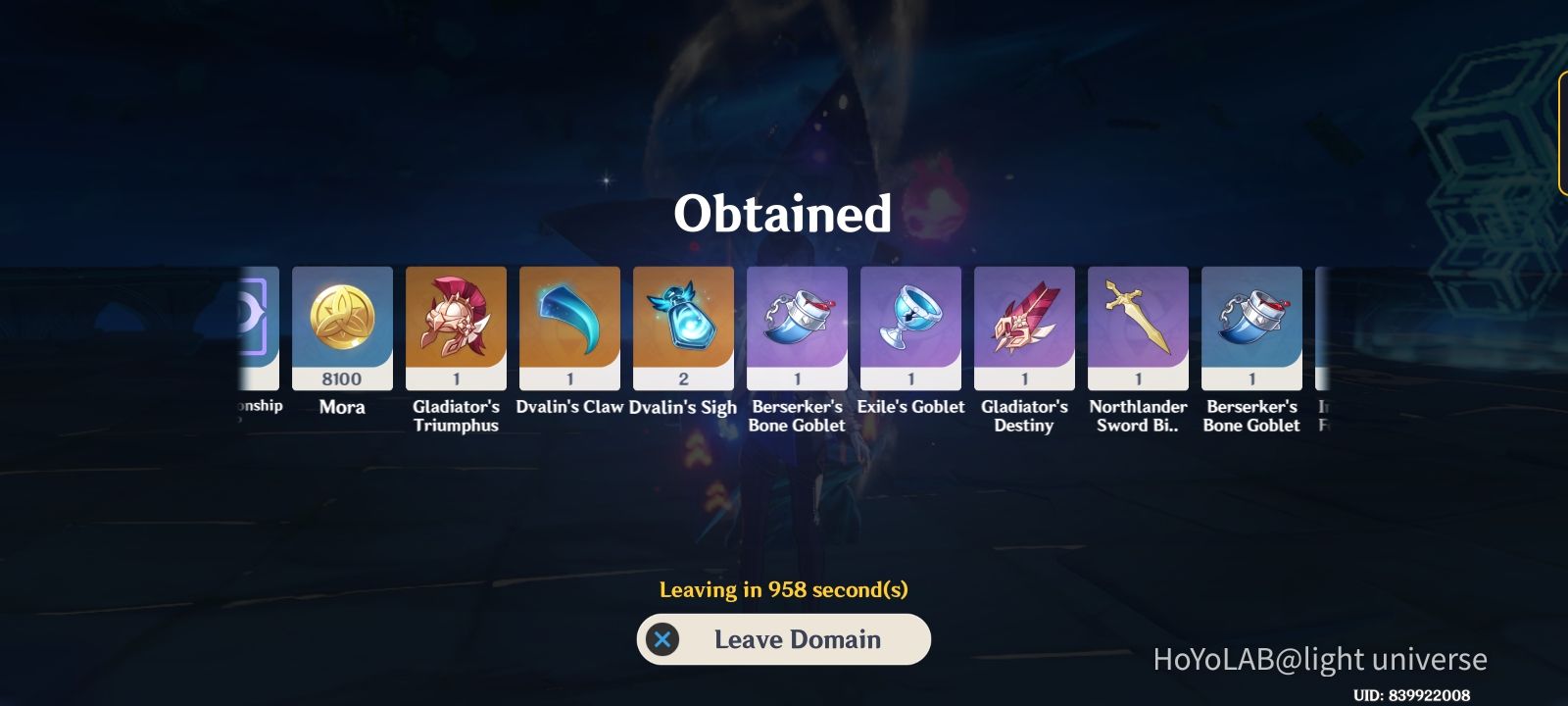Click the X icon on Leave Domain button

pos(664,639)
